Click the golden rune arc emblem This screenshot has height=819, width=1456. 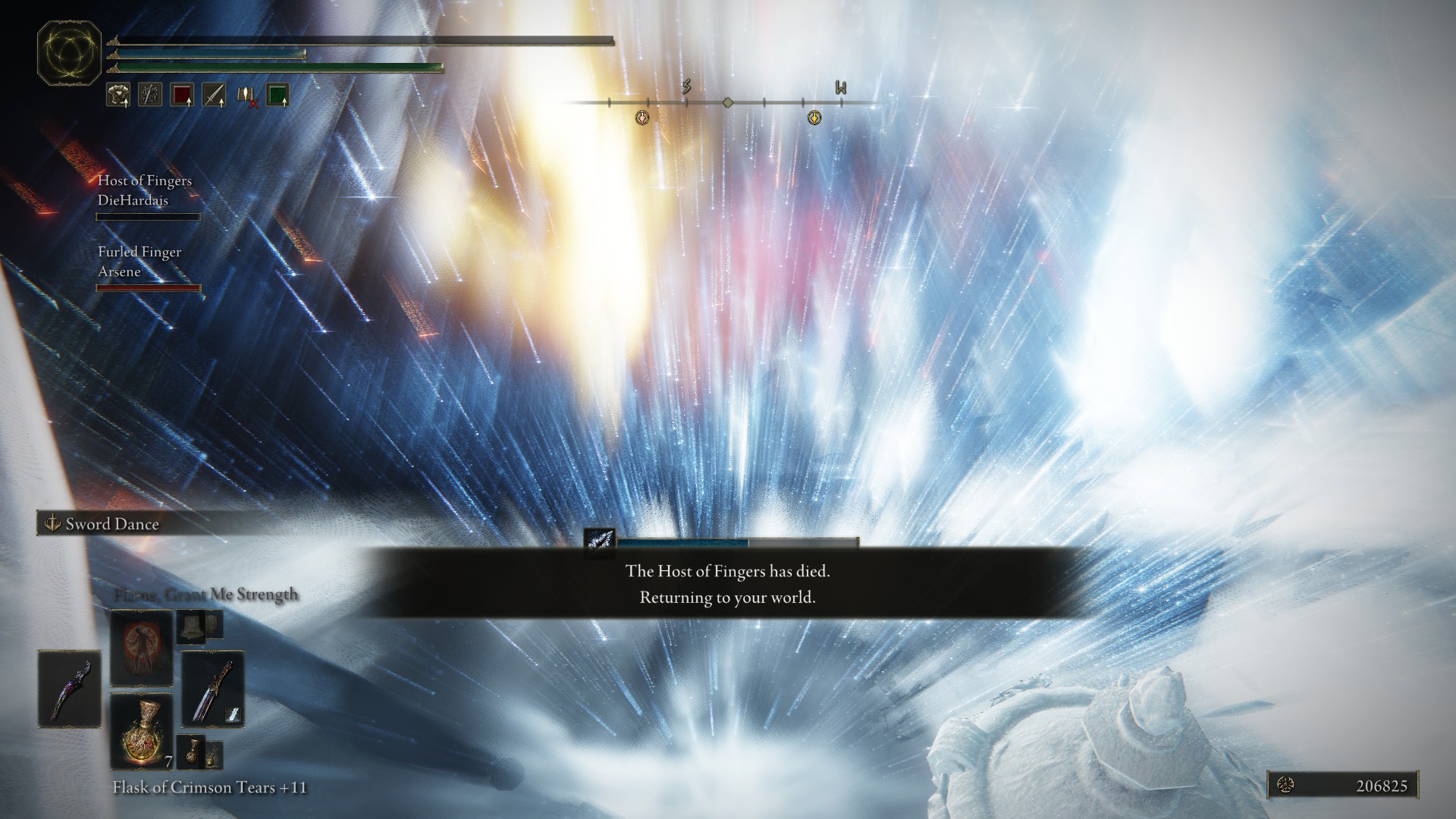click(x=70, y=53)
